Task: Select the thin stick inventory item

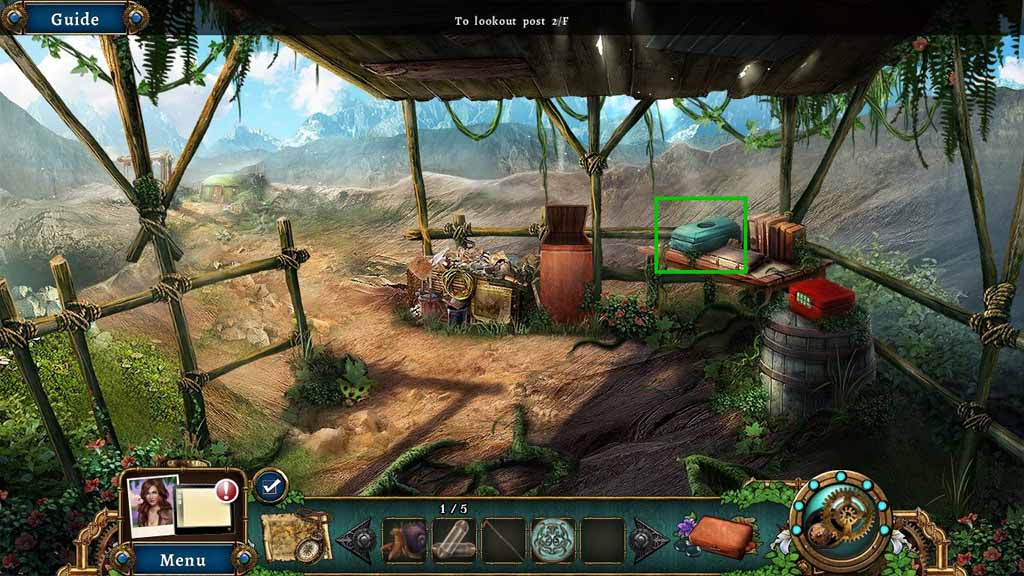Action: [x=502, y=540]
